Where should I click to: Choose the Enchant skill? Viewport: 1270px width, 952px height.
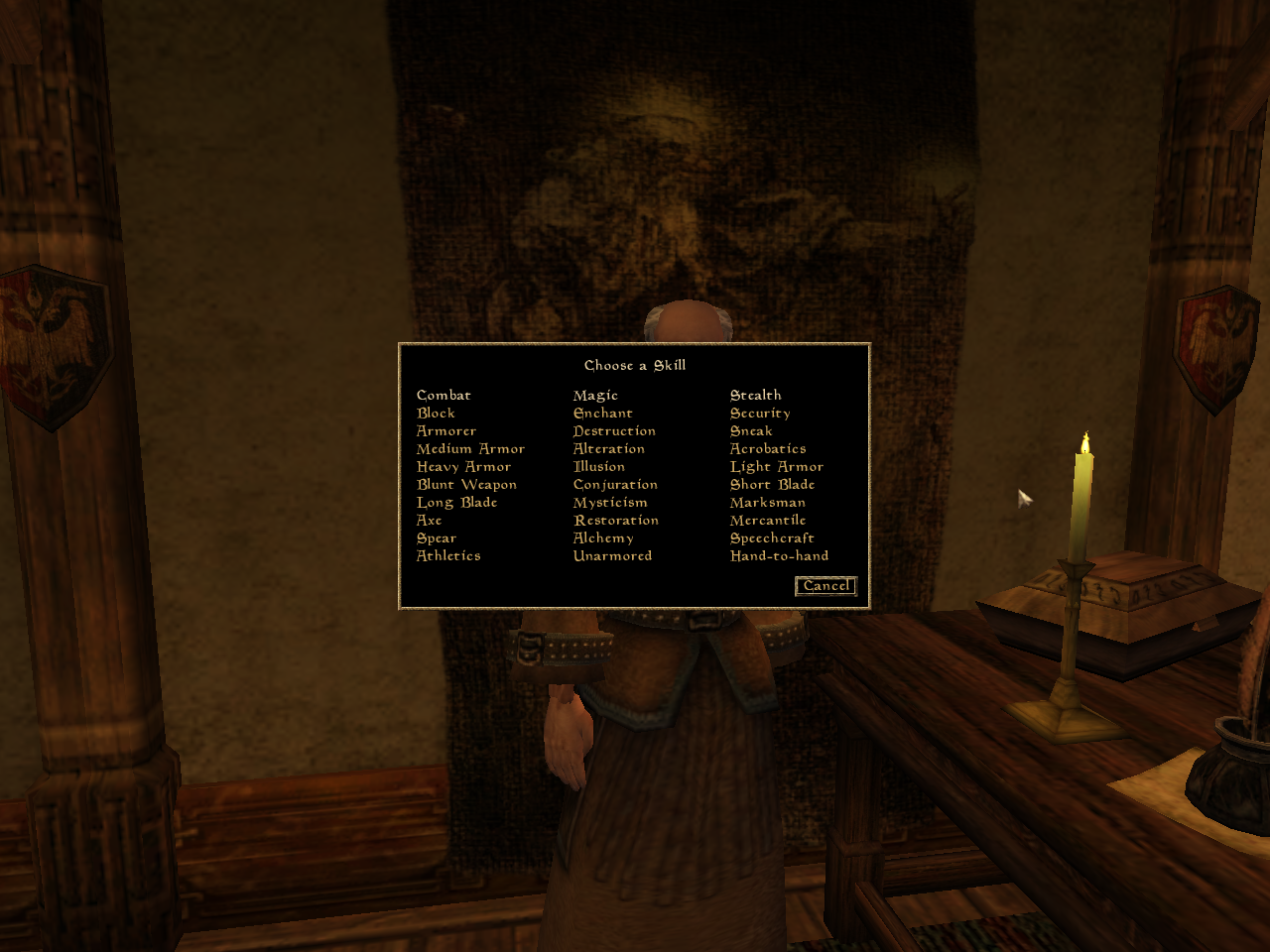click(603, 413)
